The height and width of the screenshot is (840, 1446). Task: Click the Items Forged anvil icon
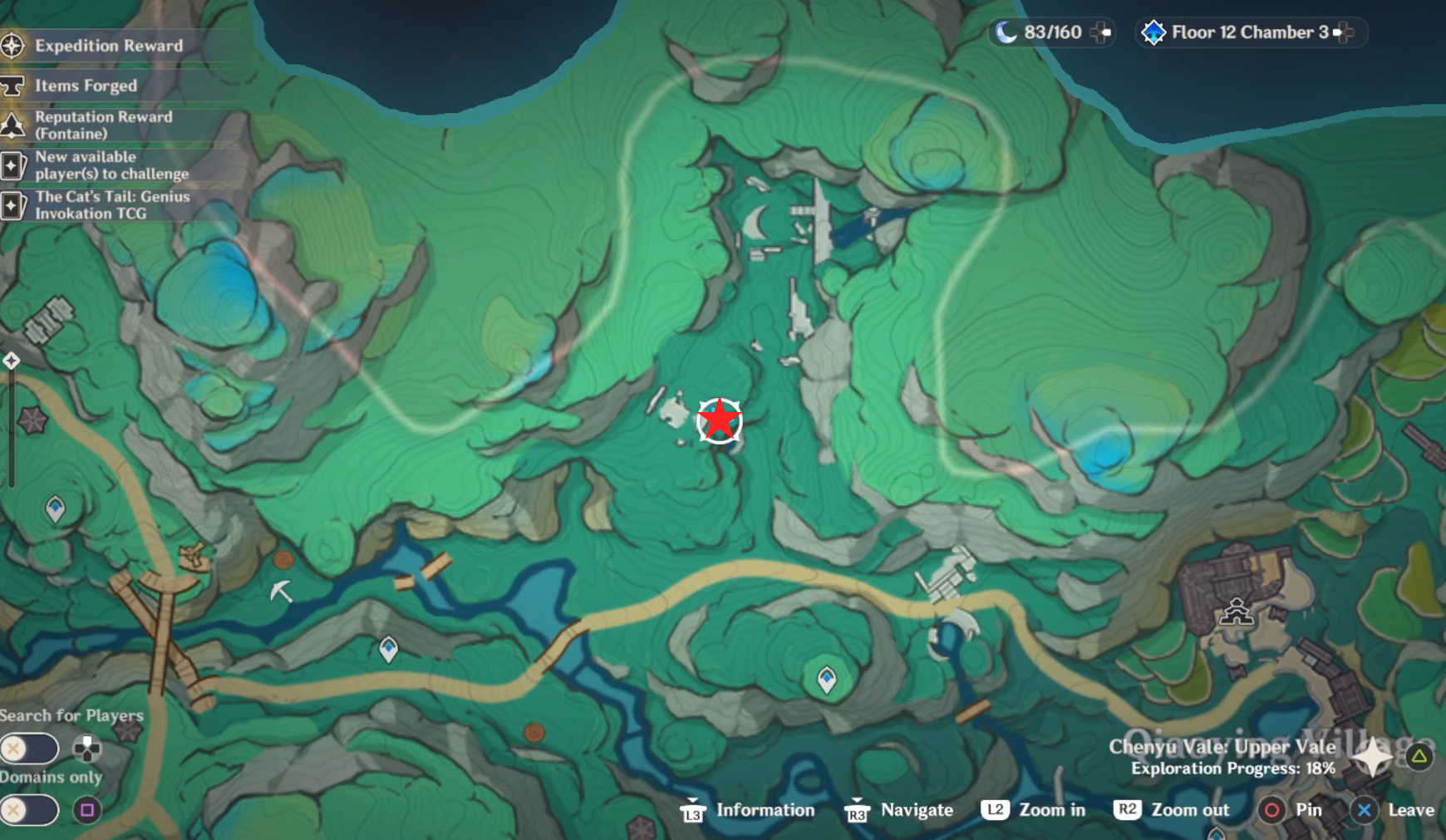[x=13, y=86]
